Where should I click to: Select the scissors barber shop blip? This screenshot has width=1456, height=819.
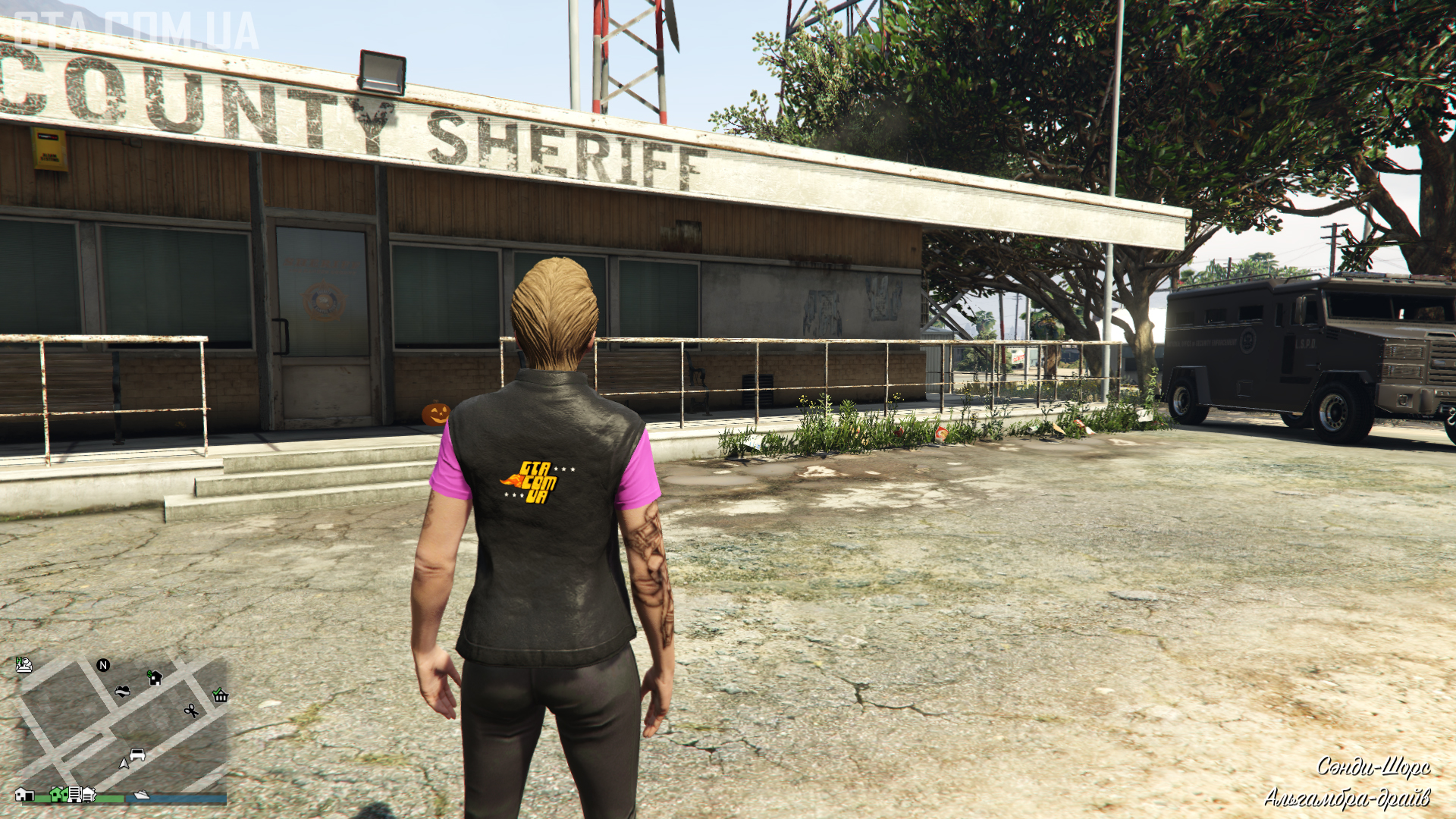pyautogui.click(x=191, y=711)
